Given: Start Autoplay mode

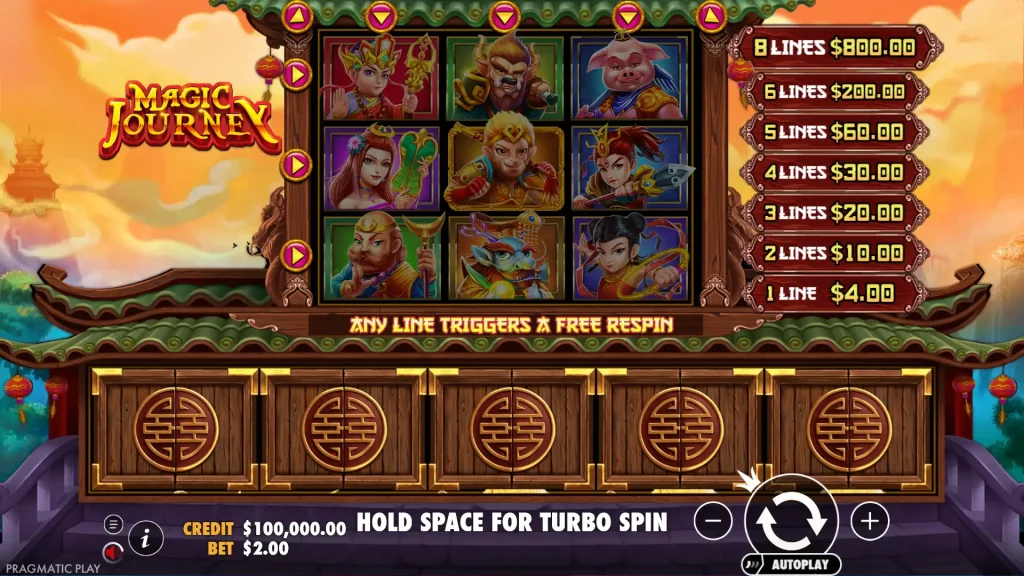Looking at the screenshot, I should tap(790, 564).
